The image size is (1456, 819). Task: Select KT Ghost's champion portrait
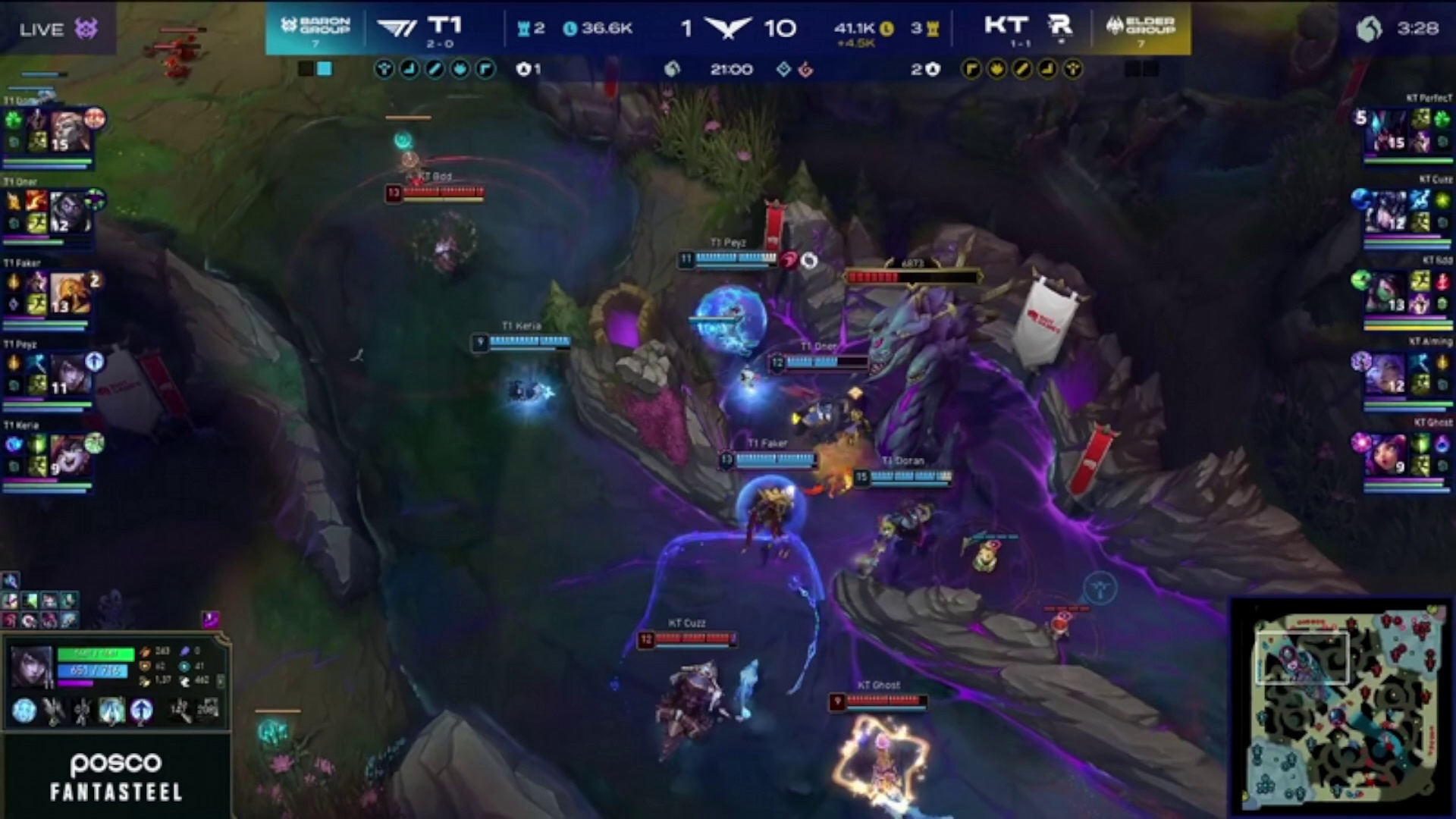click(x=1387, y=455)
